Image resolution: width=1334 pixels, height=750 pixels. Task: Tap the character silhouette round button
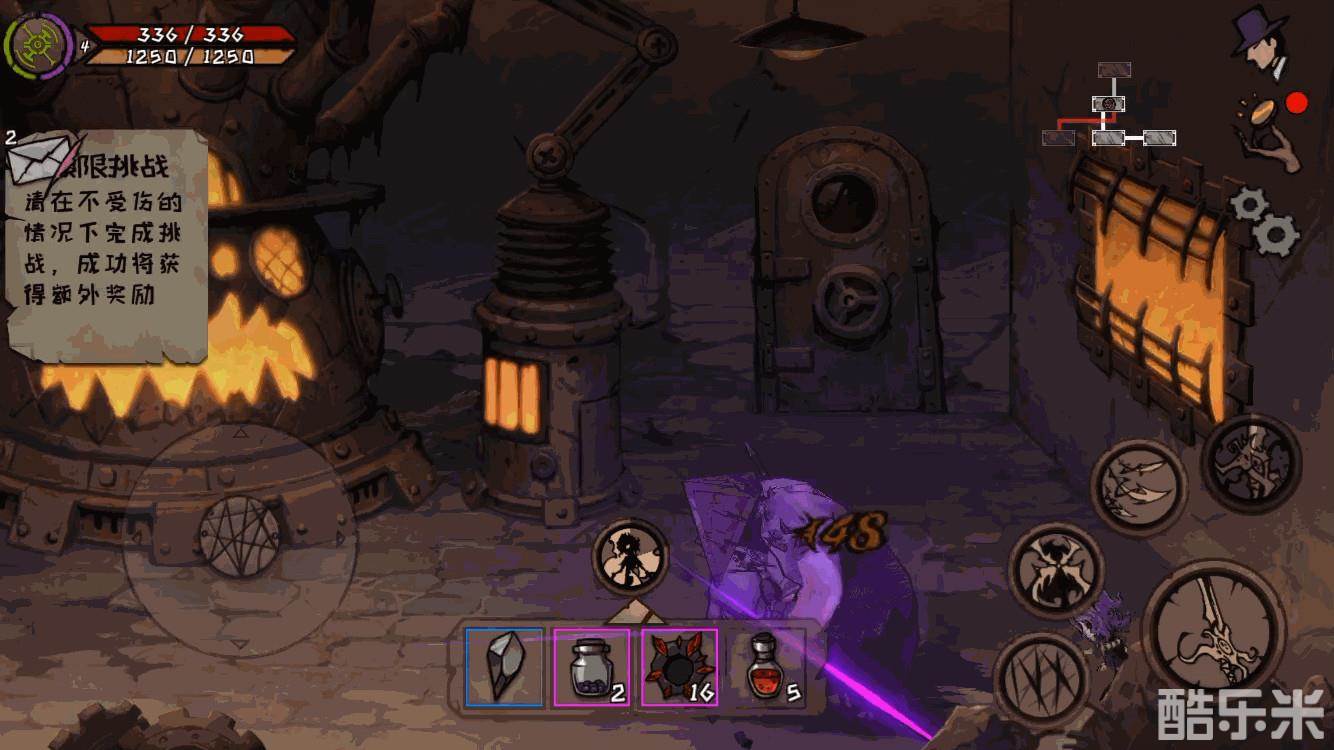[x=630, y=558]
